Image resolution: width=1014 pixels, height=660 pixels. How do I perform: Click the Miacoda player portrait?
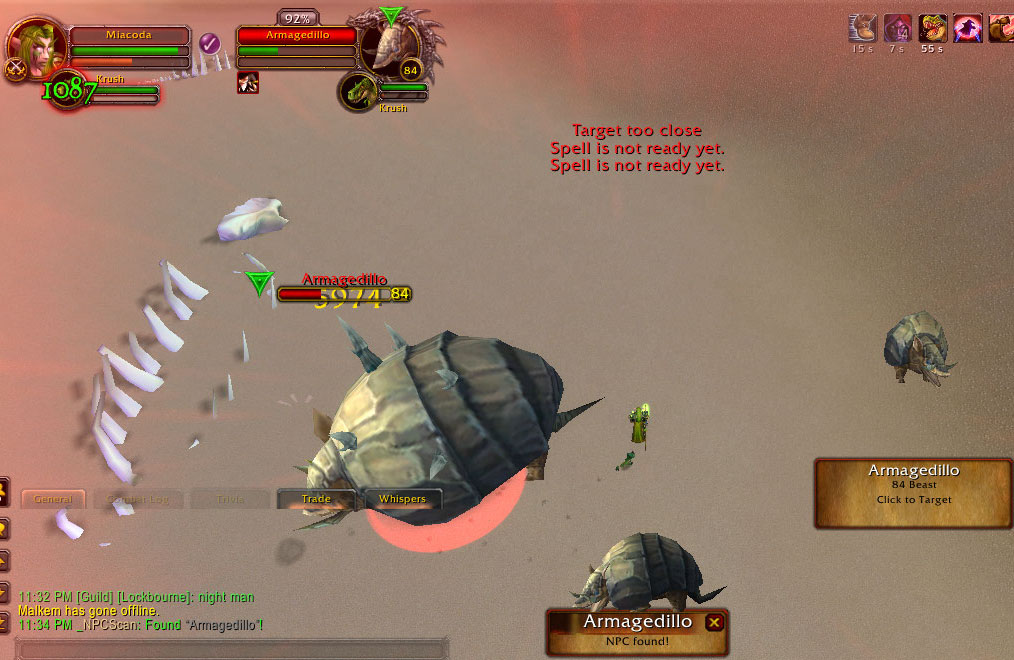click(36, 45)
